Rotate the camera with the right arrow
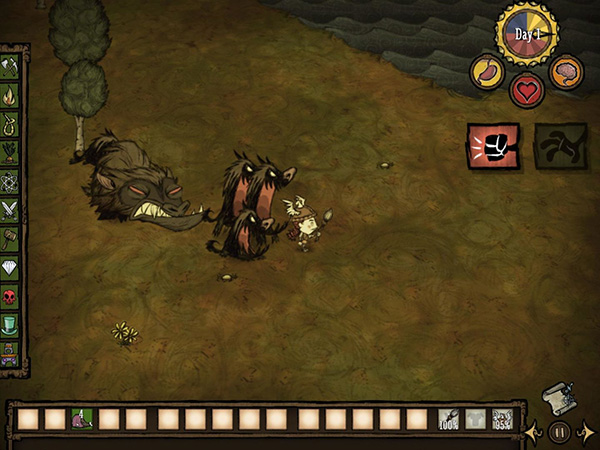 pyautogui.click(x=585, y=432)
